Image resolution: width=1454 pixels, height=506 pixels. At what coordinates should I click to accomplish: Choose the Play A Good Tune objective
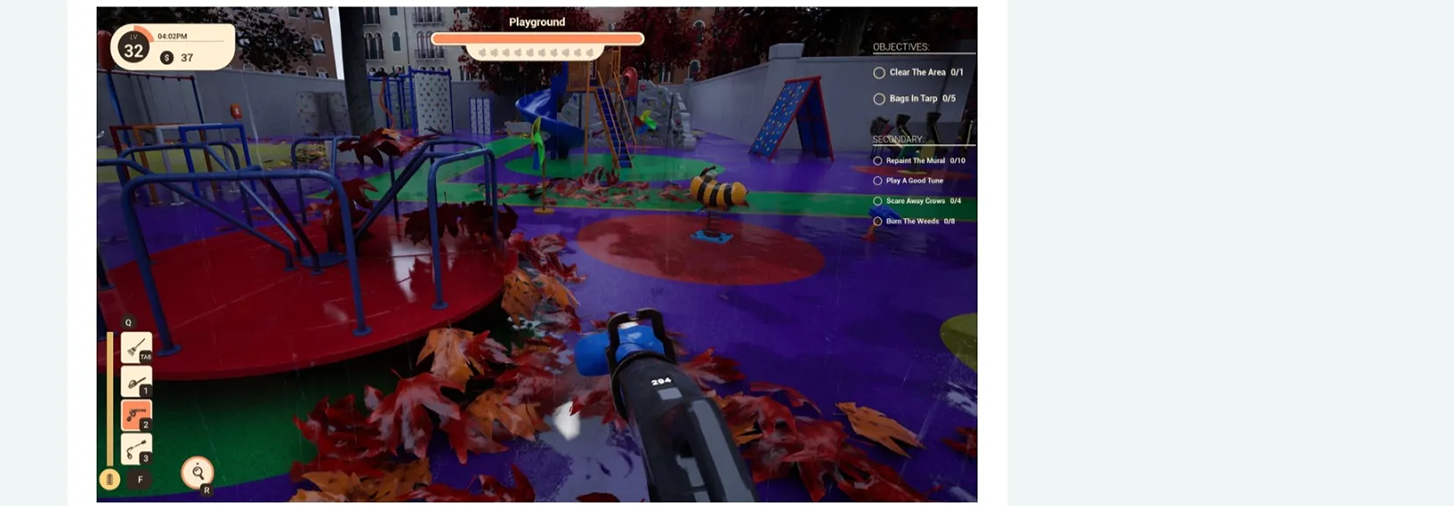(x=914, y=181)
